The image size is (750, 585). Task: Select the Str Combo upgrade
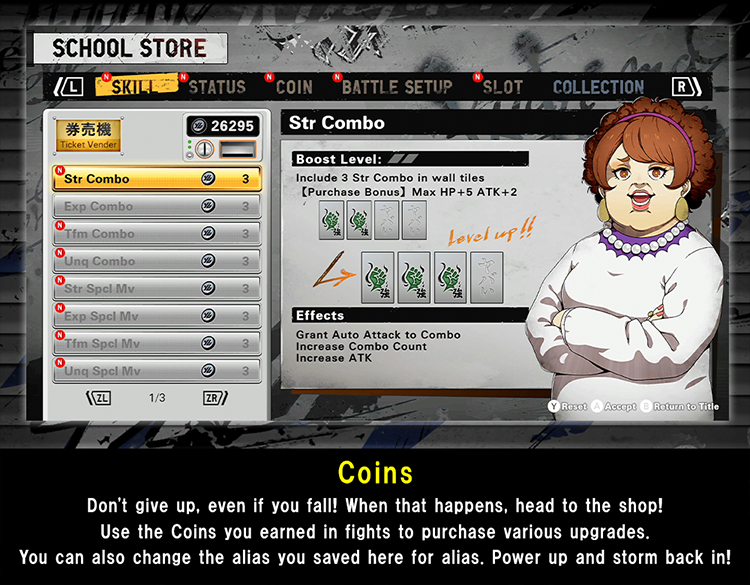pyautogui.click(x=157, y=179)
